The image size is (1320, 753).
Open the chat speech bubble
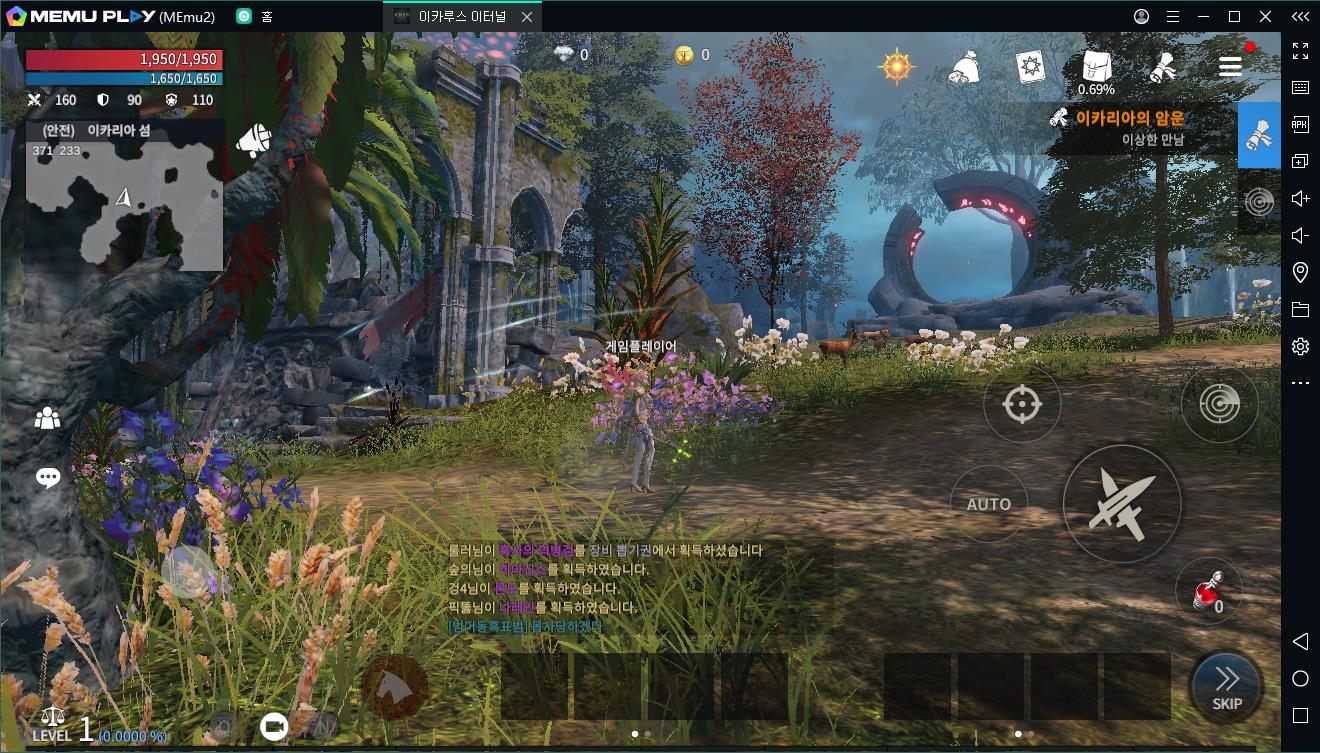tap(48, 478)
